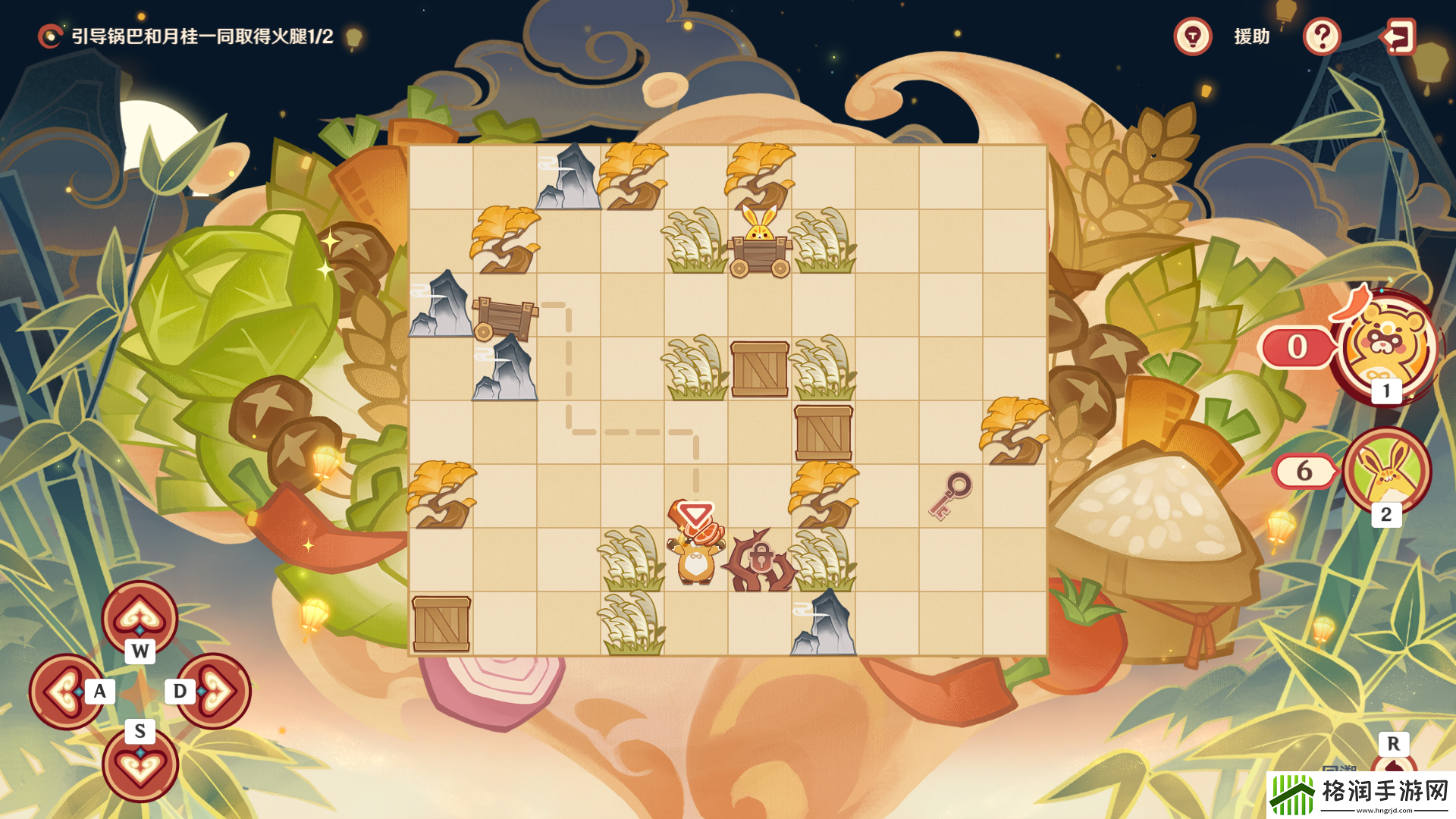The height and width of the screenshot is (819, 1456).
Task: Open the question mark help button
Action: pyautogui.click(x=1322, y=36)
